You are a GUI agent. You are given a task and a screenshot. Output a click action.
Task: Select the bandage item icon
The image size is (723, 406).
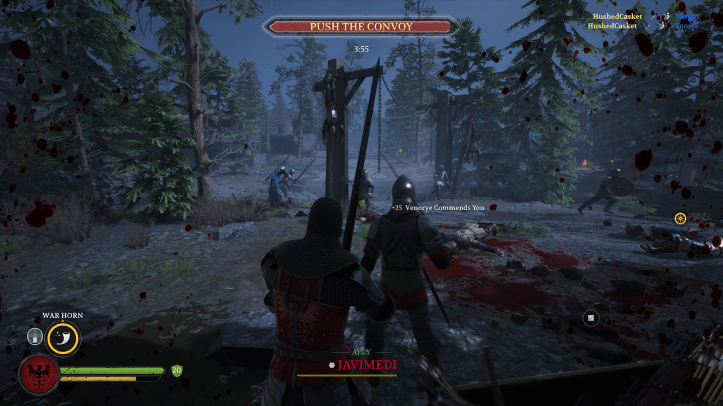click(x=35, y=337)
